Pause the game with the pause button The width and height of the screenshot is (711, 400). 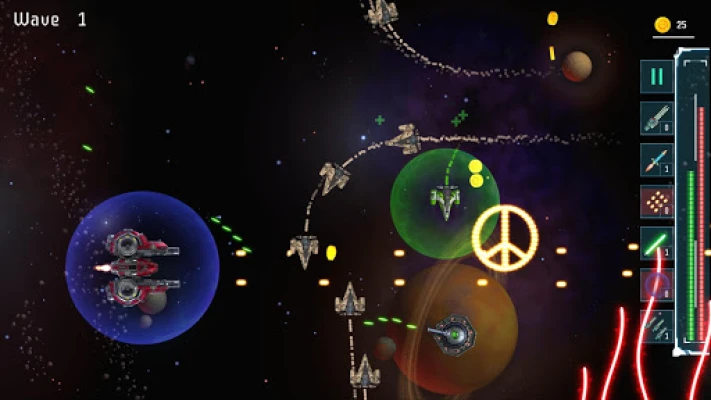pos(656,76)
